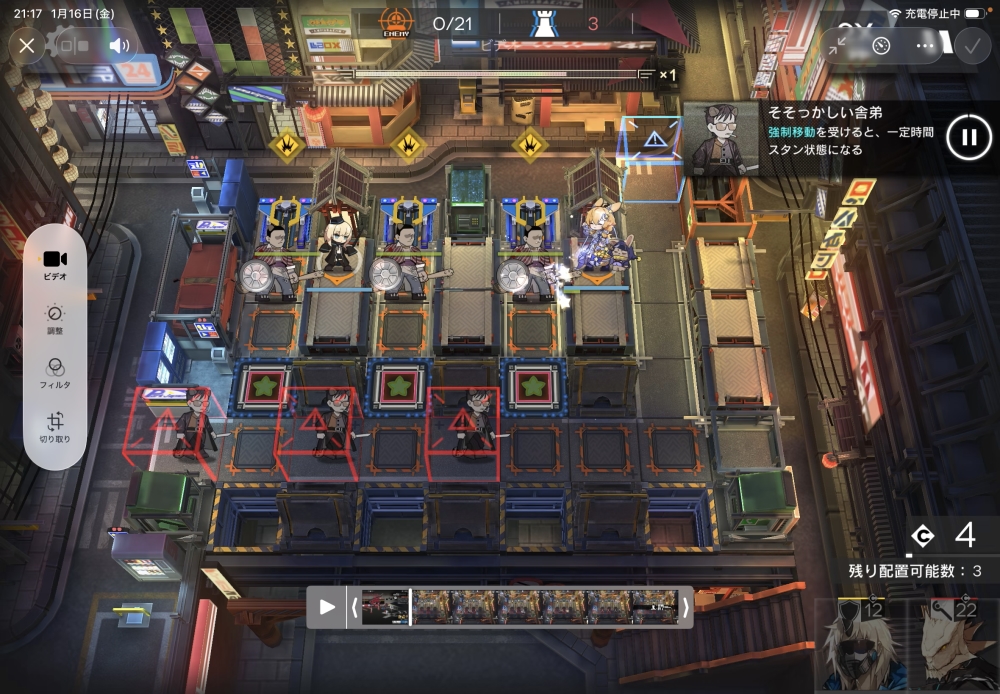Toggle the video sound speaker icon
The image size is (1000, 694).
point(120,45)
